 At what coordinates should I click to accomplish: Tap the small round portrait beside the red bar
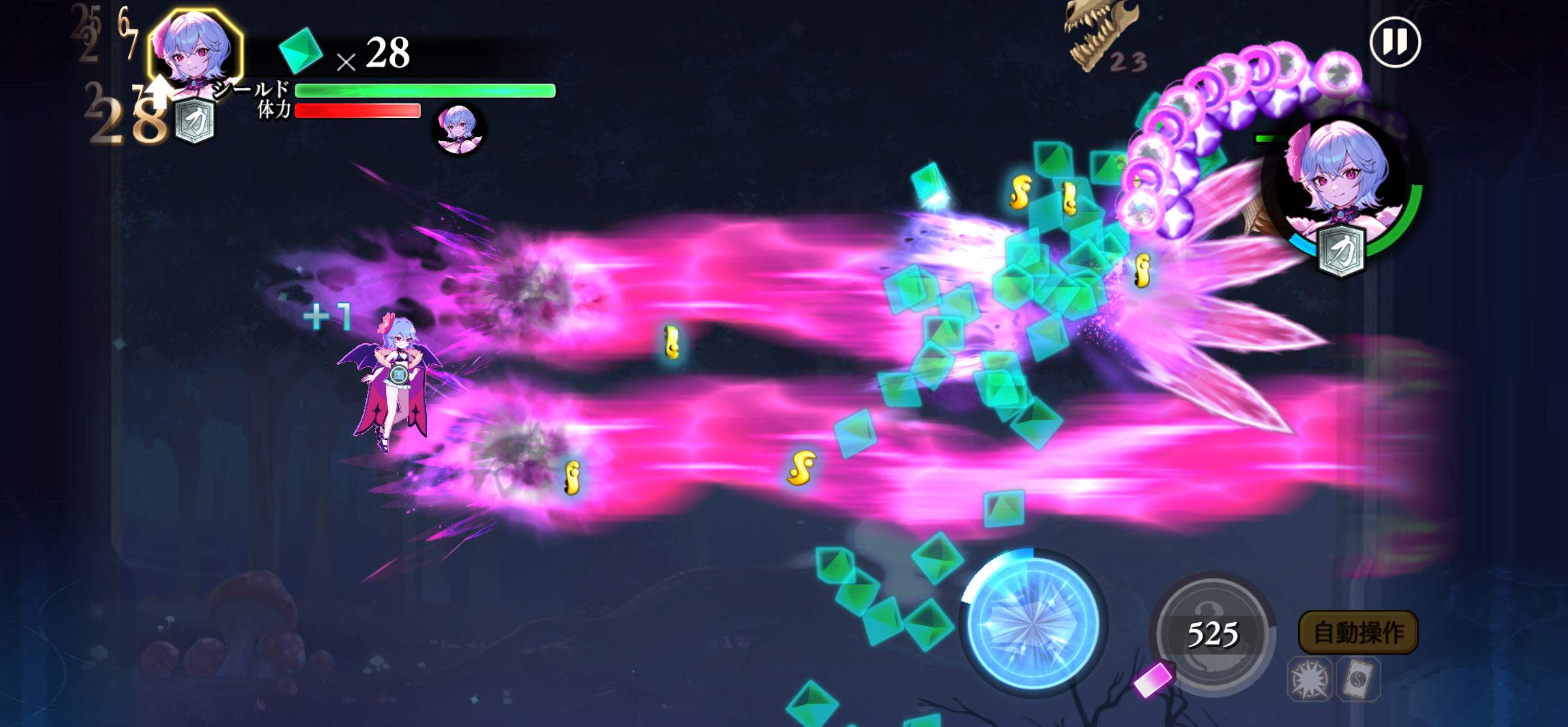click(x=458, y=128)
